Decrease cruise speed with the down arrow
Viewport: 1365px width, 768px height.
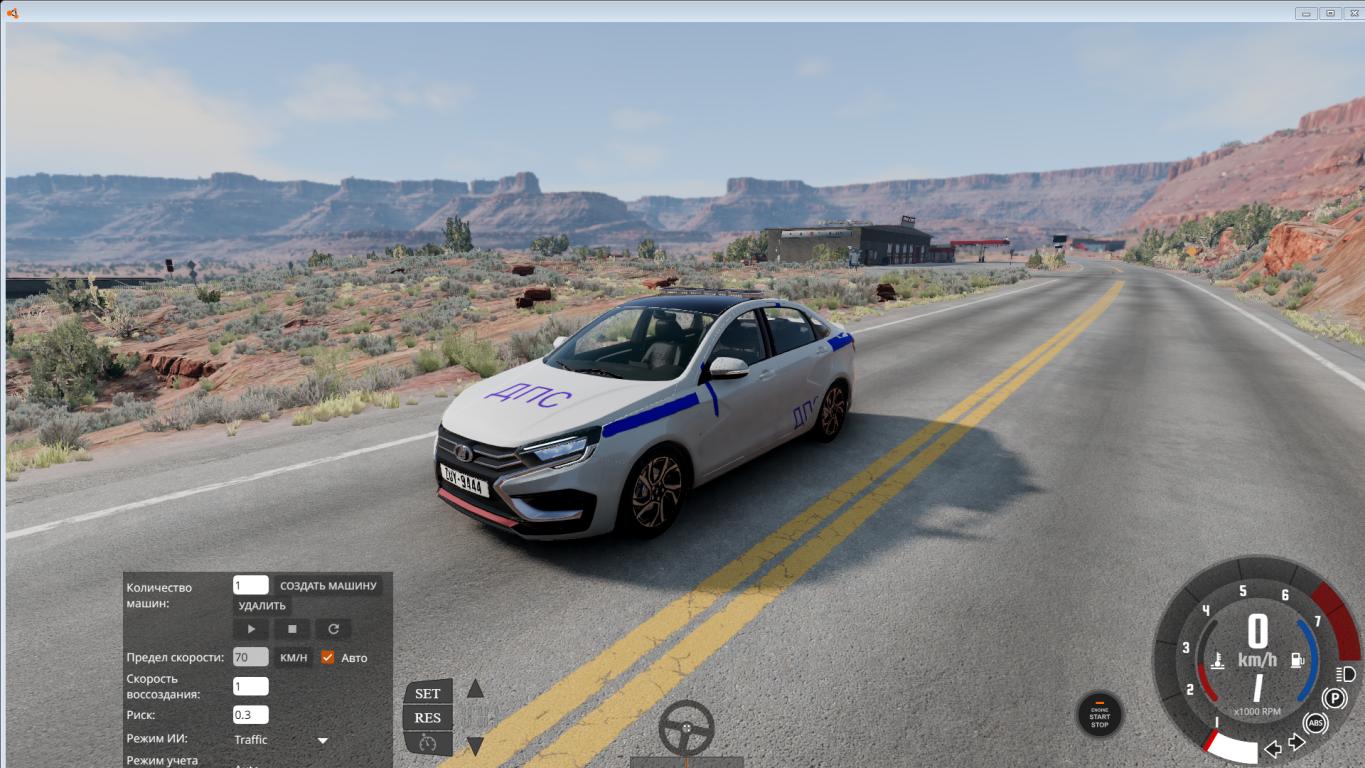point(476,745)
